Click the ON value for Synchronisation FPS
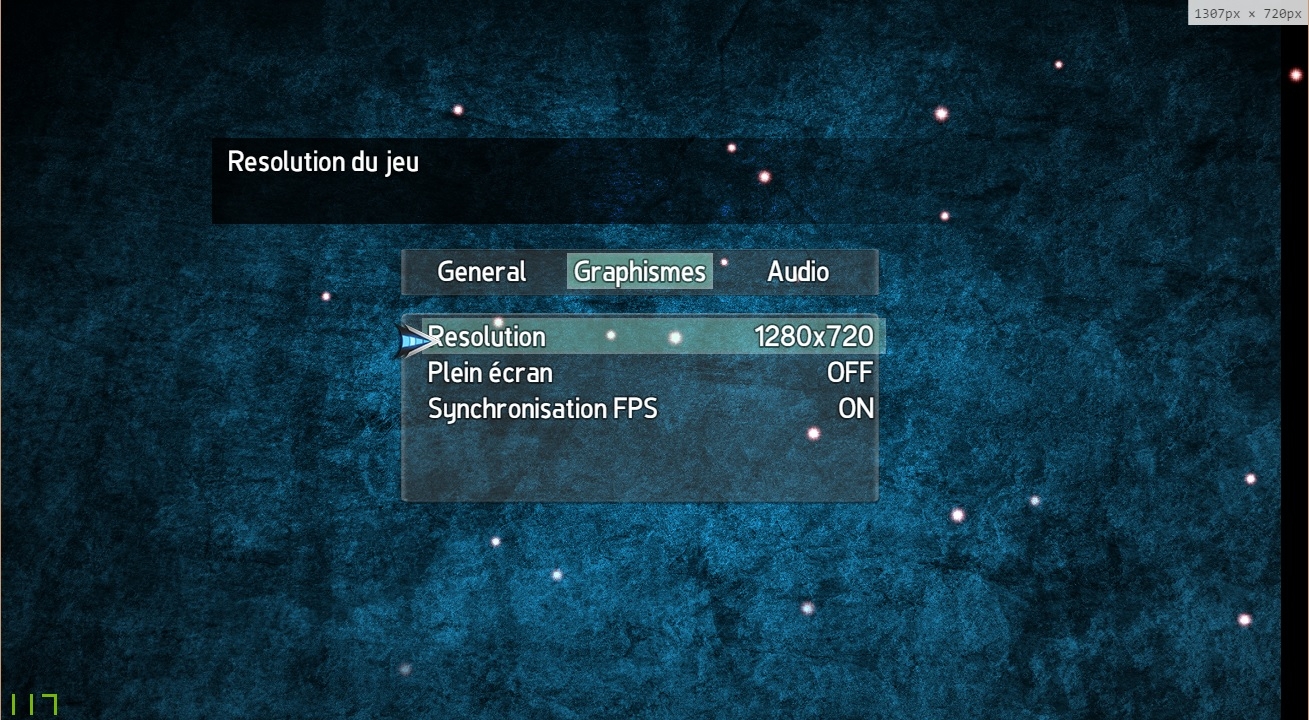The width and height of the screenshot is (1309, 720). (x=858, y=408)
